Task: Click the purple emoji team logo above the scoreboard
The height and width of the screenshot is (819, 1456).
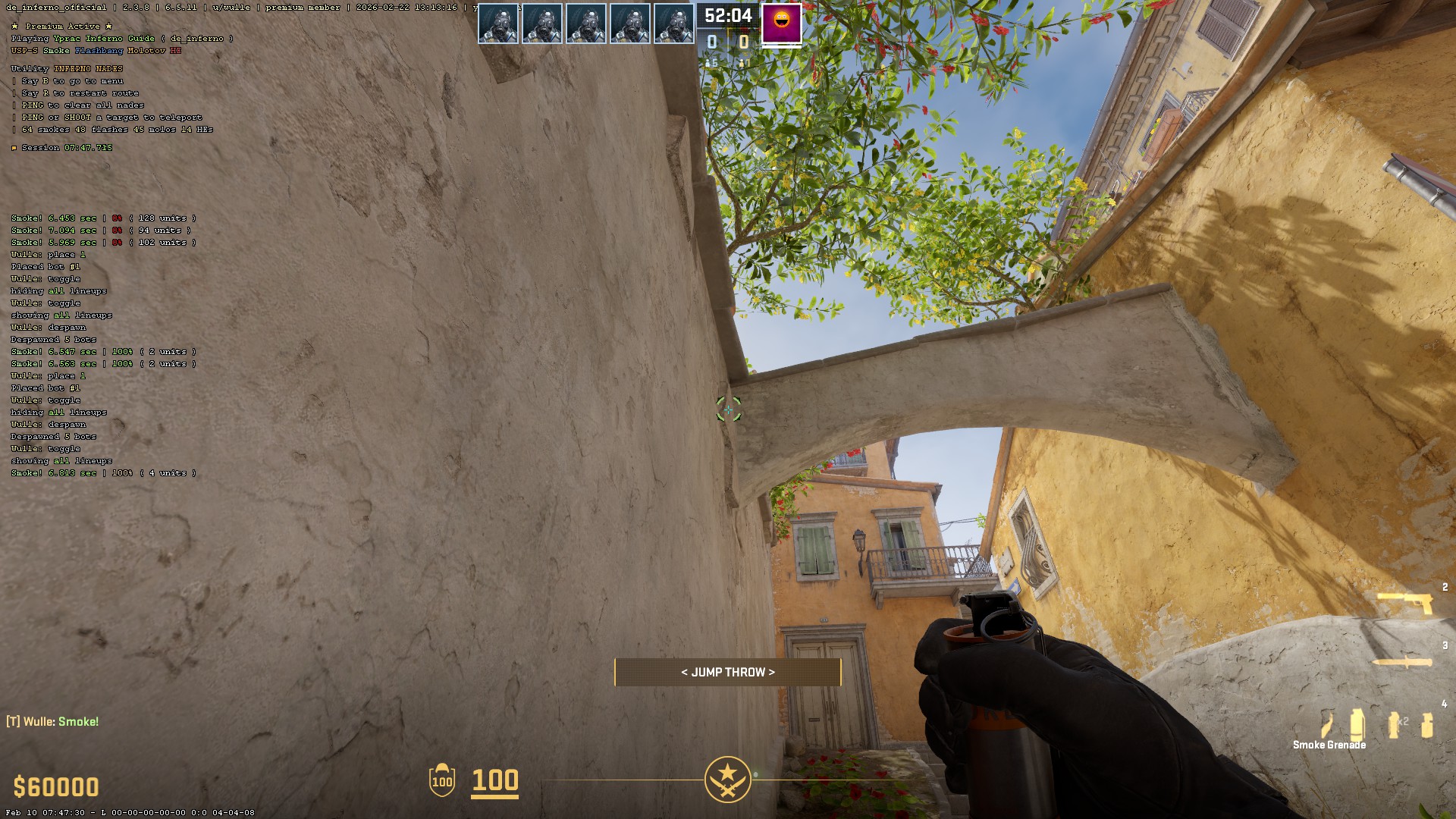Action: [780, 24]
